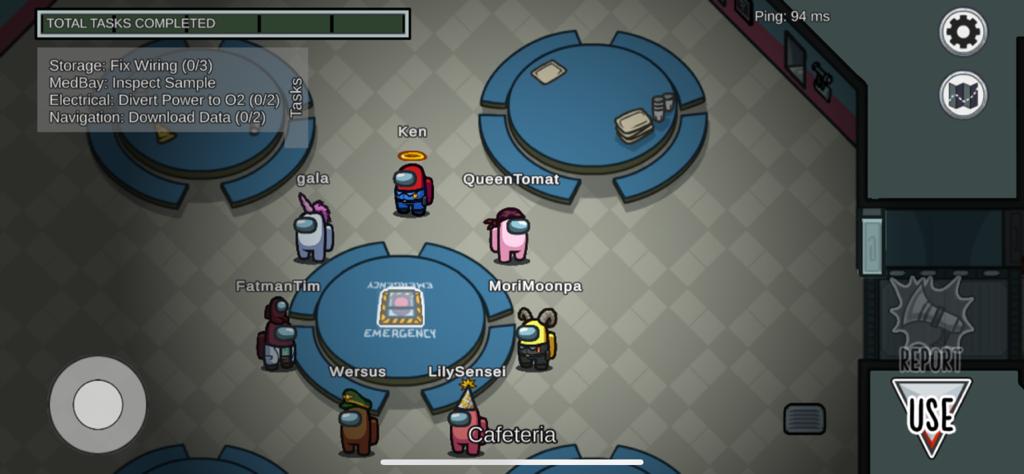
Task: Open the ship map
Action: pyautogui.click(x=963, y=96)
